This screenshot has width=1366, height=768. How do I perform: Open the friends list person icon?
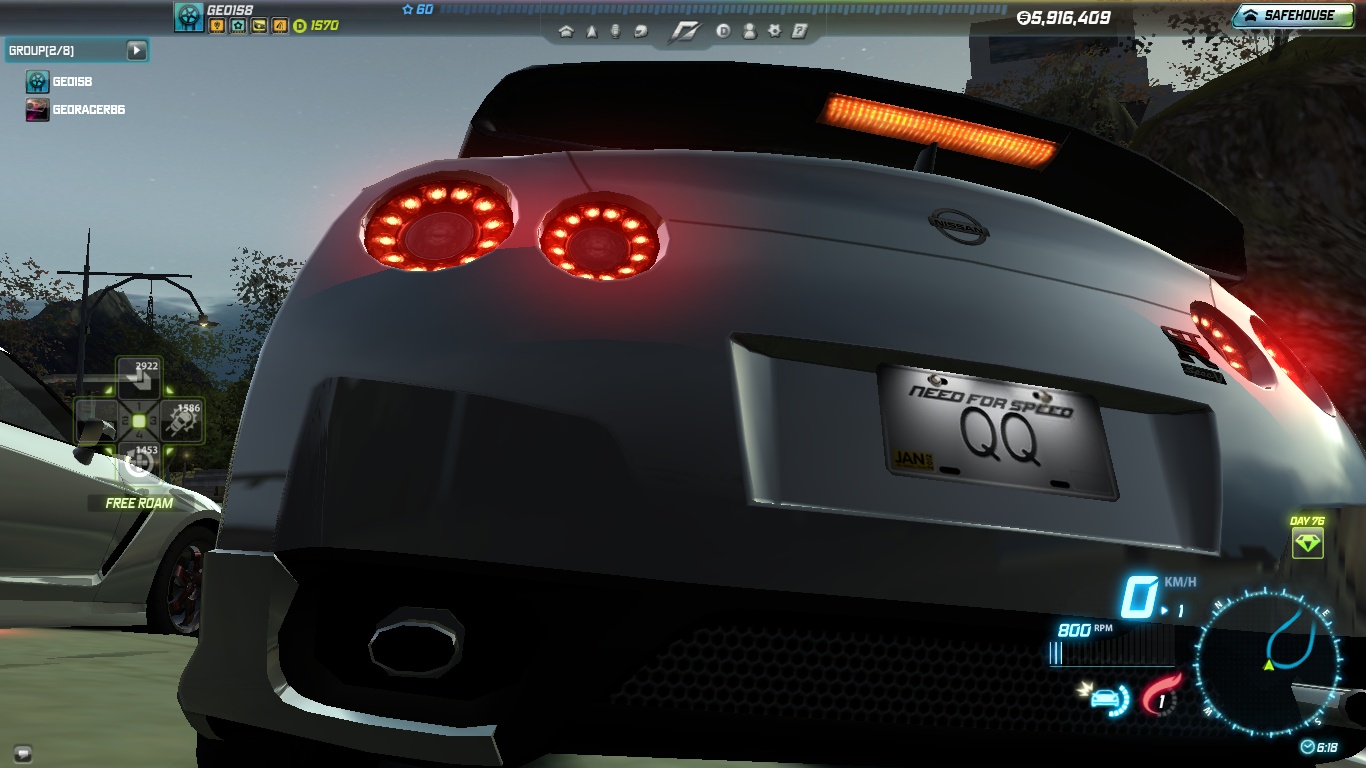pos(750,31)
